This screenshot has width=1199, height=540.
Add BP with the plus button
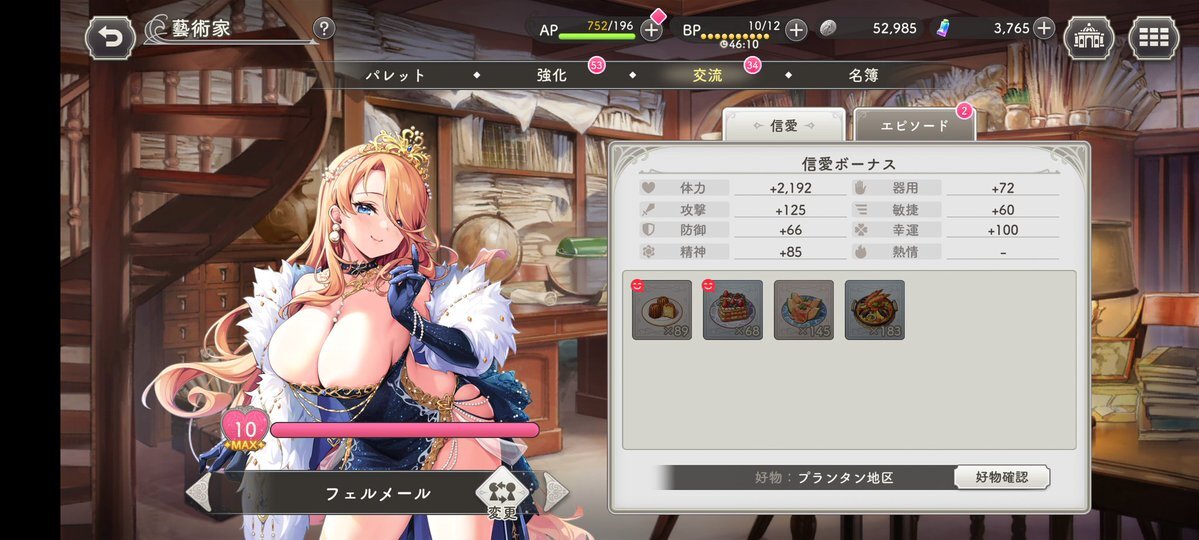796,29
